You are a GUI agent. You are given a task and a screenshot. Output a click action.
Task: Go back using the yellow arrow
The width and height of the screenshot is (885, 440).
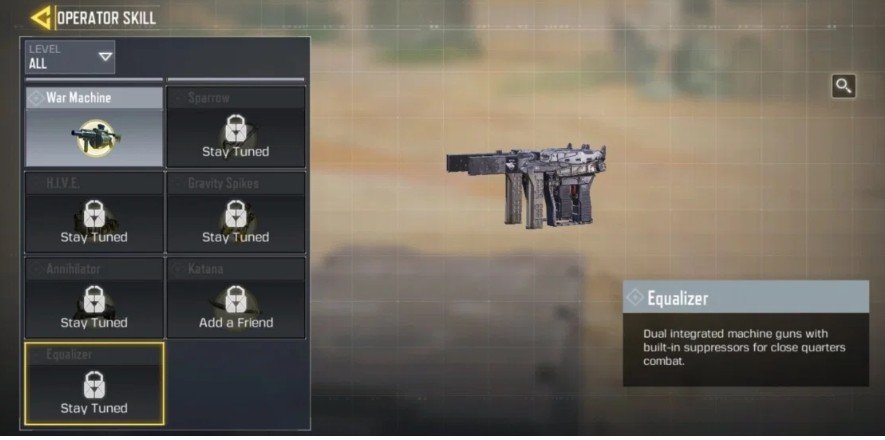(x=42, y=18)
